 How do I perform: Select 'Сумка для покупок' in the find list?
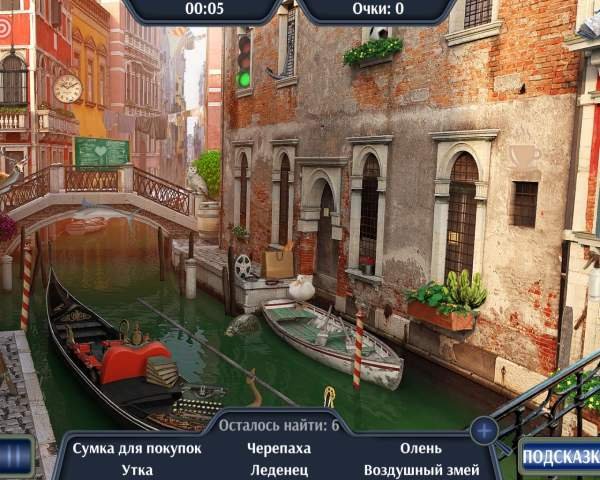[137, 448]
